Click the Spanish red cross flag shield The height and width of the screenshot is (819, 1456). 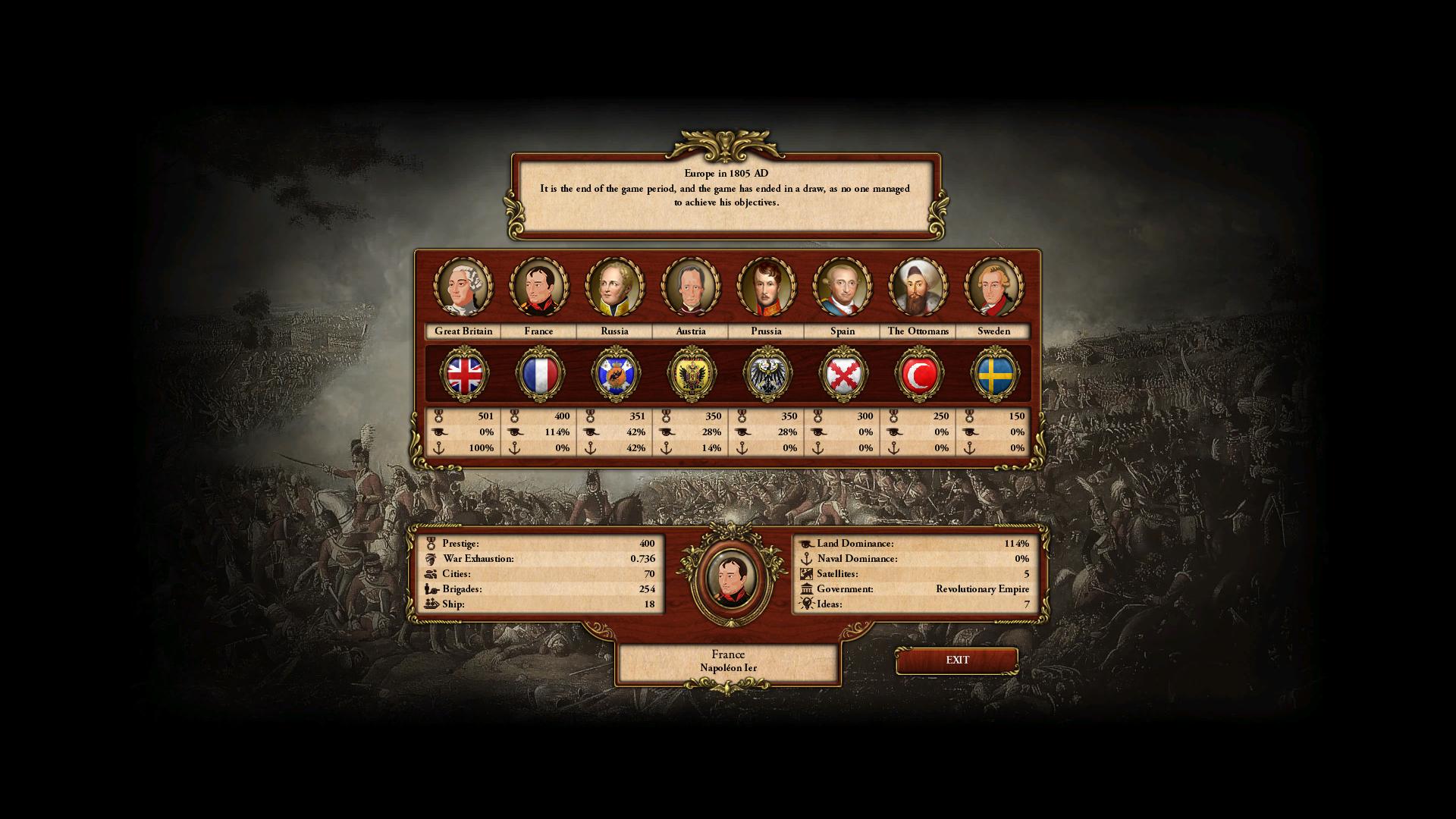coord(843,374)
